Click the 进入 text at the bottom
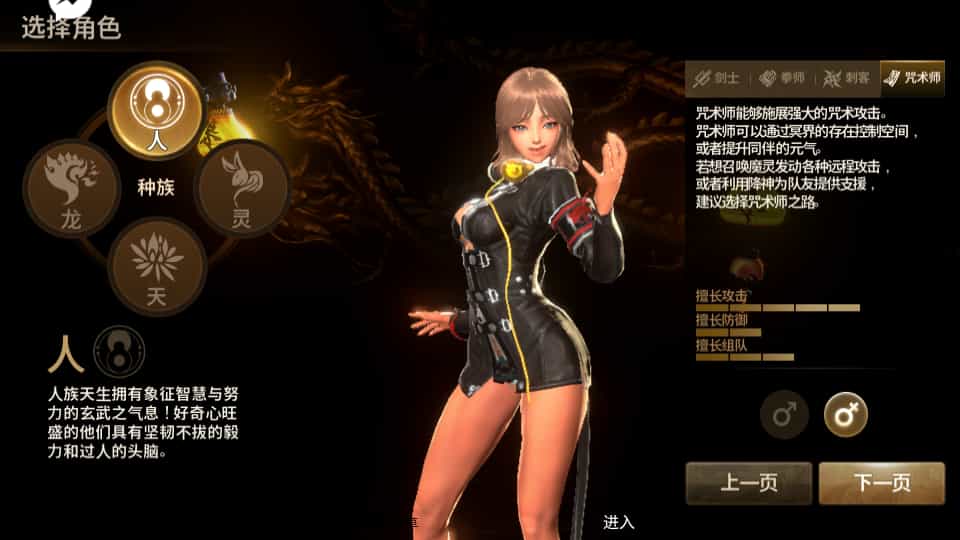Screen dimensions: 960x540 click(x=619, y=522)
